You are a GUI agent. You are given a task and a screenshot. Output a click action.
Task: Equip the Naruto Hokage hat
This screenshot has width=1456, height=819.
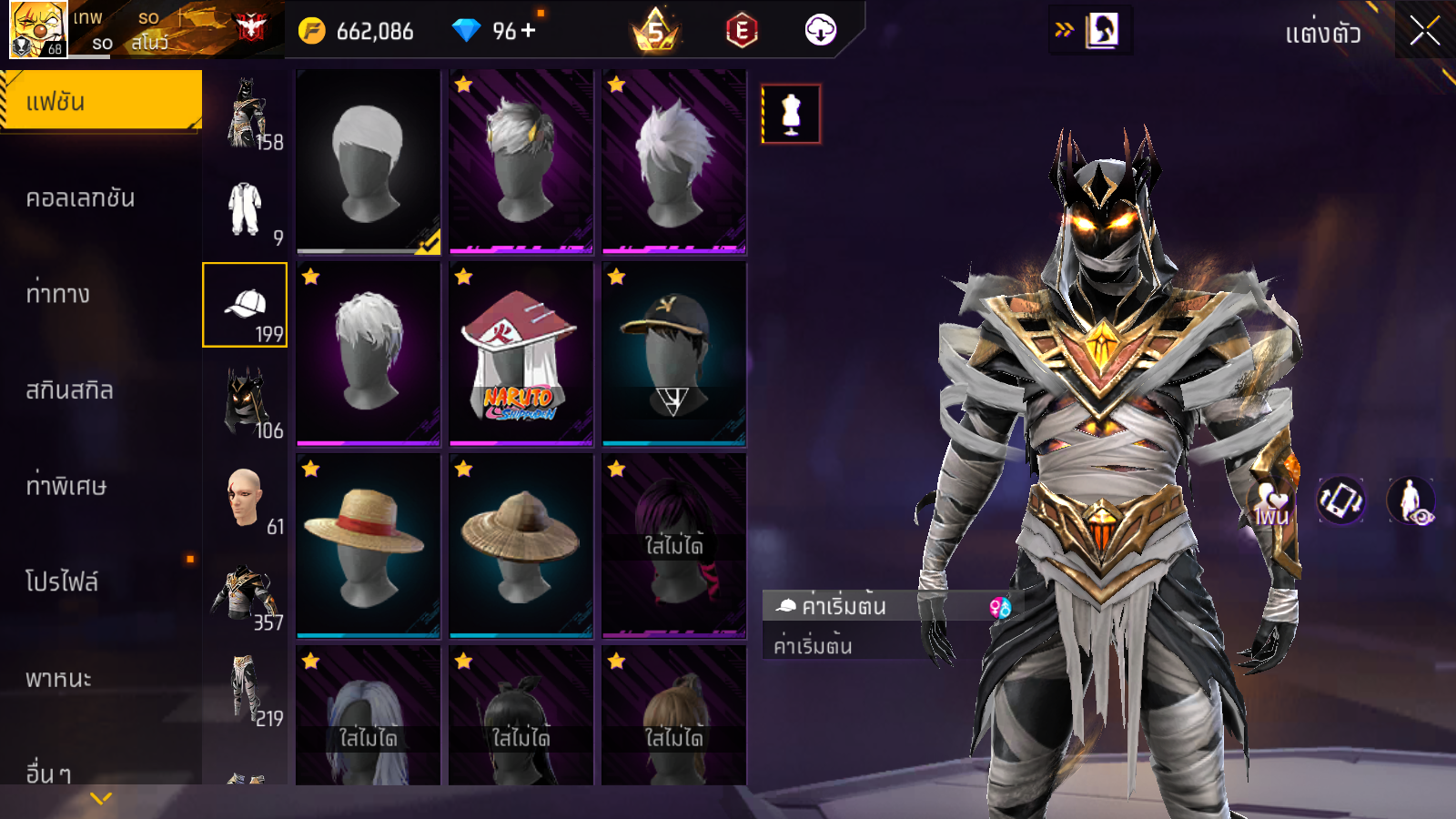tap(521, 354)
